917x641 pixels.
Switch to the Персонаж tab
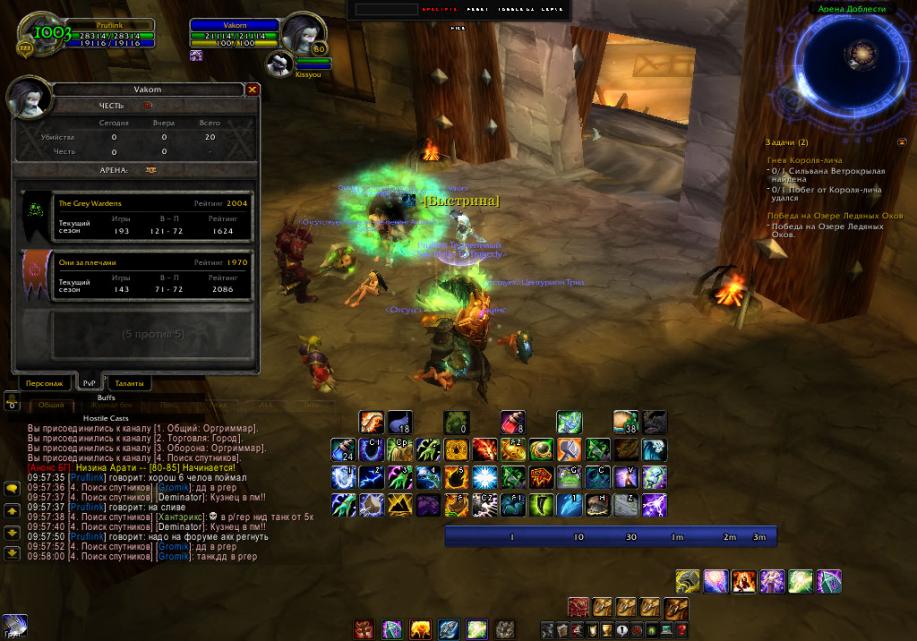pyautogui.click(x=44, y=383)
